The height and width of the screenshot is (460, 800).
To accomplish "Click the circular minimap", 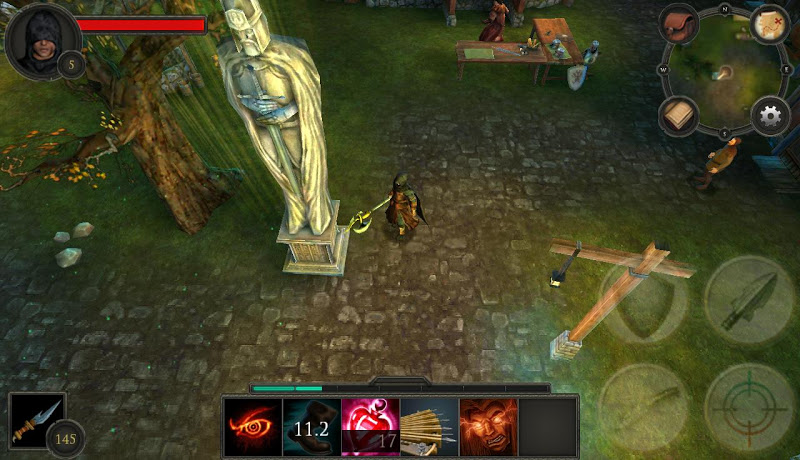I will [x=725, y=70].
